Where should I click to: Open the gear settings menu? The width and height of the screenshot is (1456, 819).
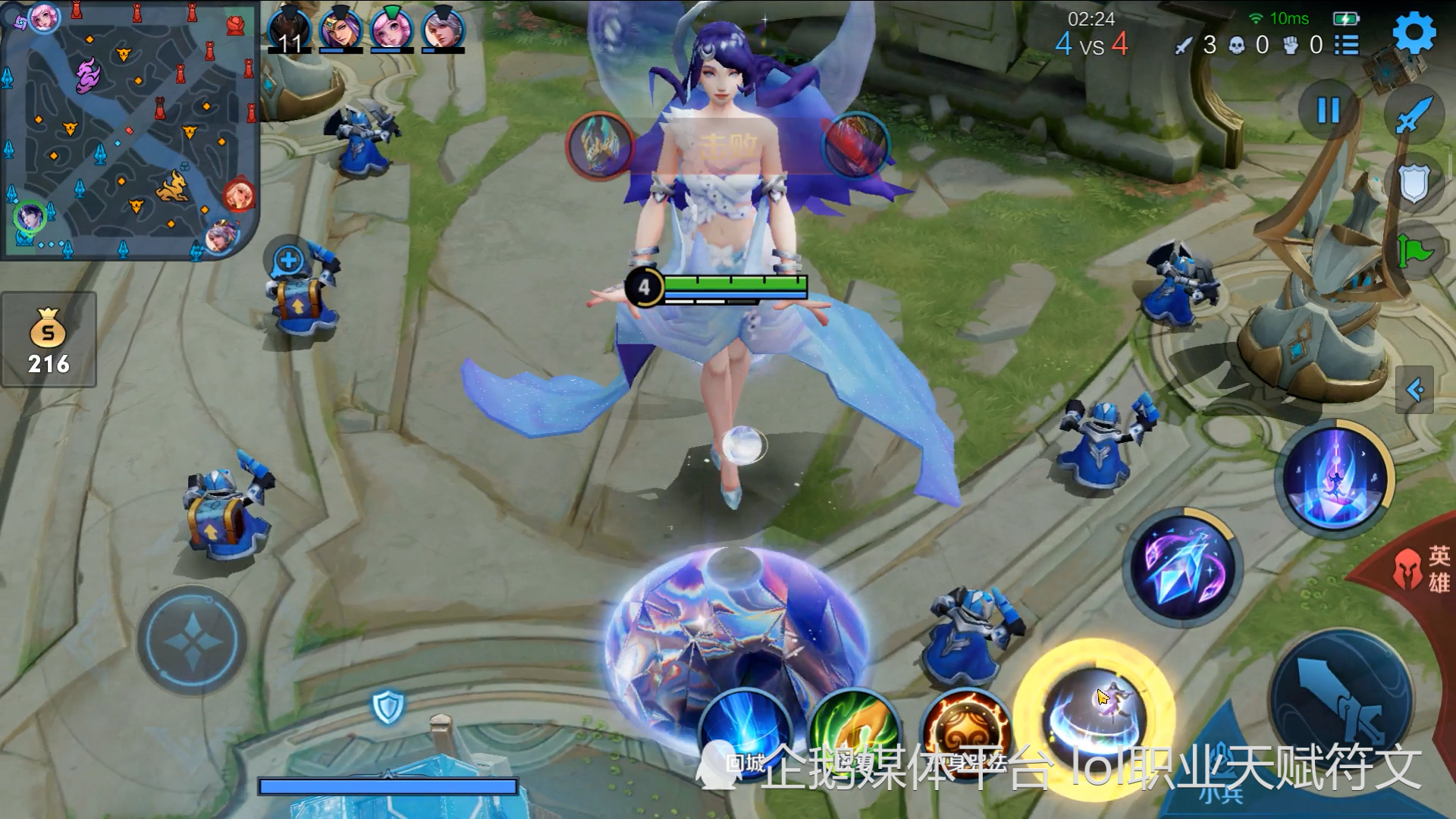pos(1414,33)
